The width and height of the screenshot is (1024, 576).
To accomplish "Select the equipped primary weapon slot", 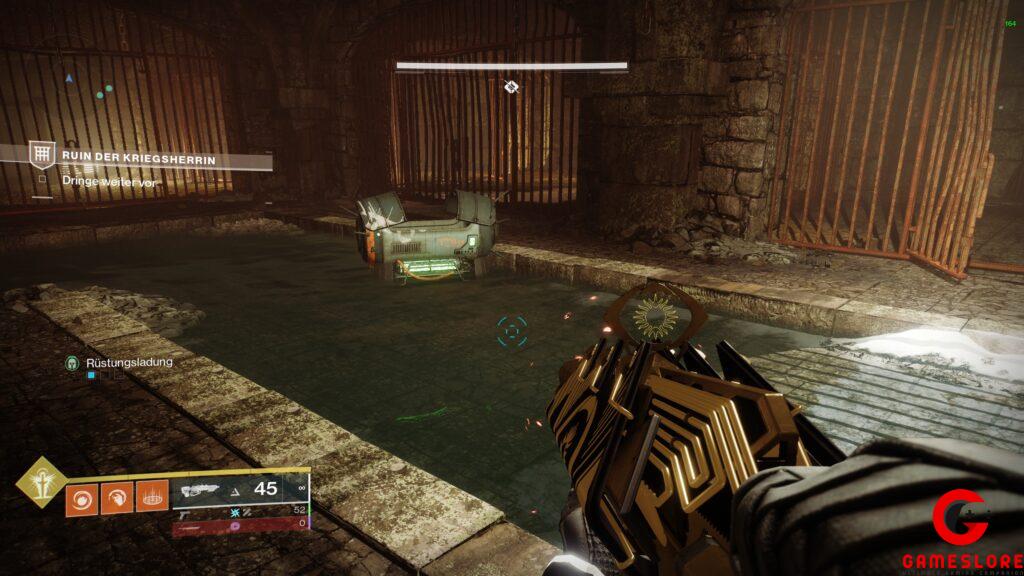I will click(x=238, y=489).
